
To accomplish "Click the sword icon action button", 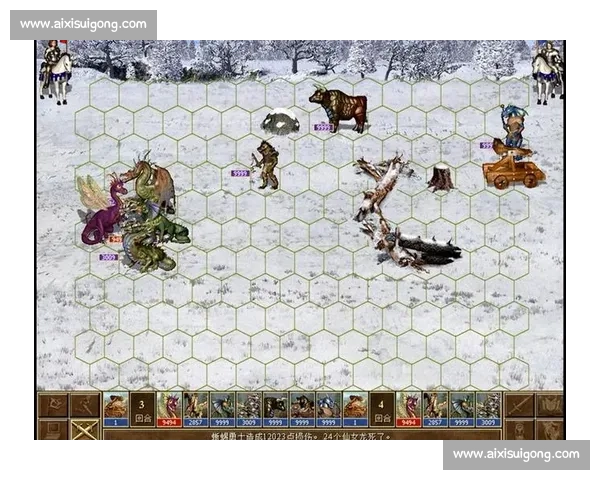I will 519,405.
